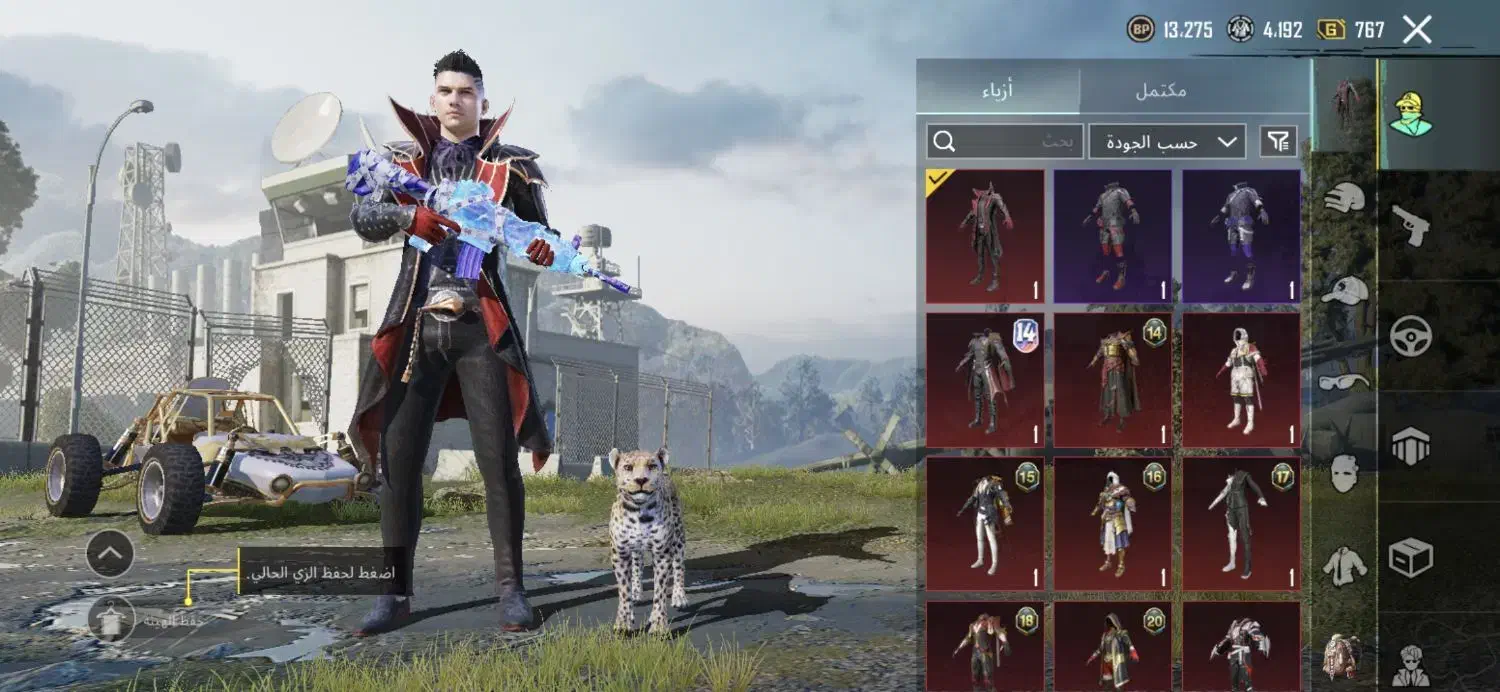This screenshot has width=1500, height=692.
Task: Select the face mask category
Action: 1344,473
